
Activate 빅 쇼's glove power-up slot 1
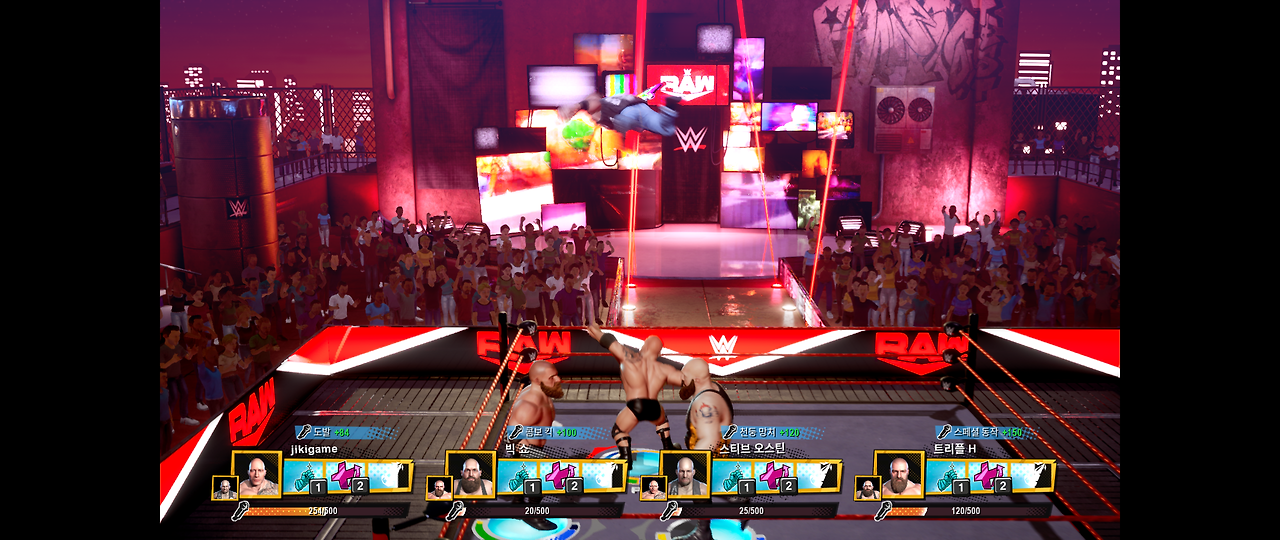[518, 476]
